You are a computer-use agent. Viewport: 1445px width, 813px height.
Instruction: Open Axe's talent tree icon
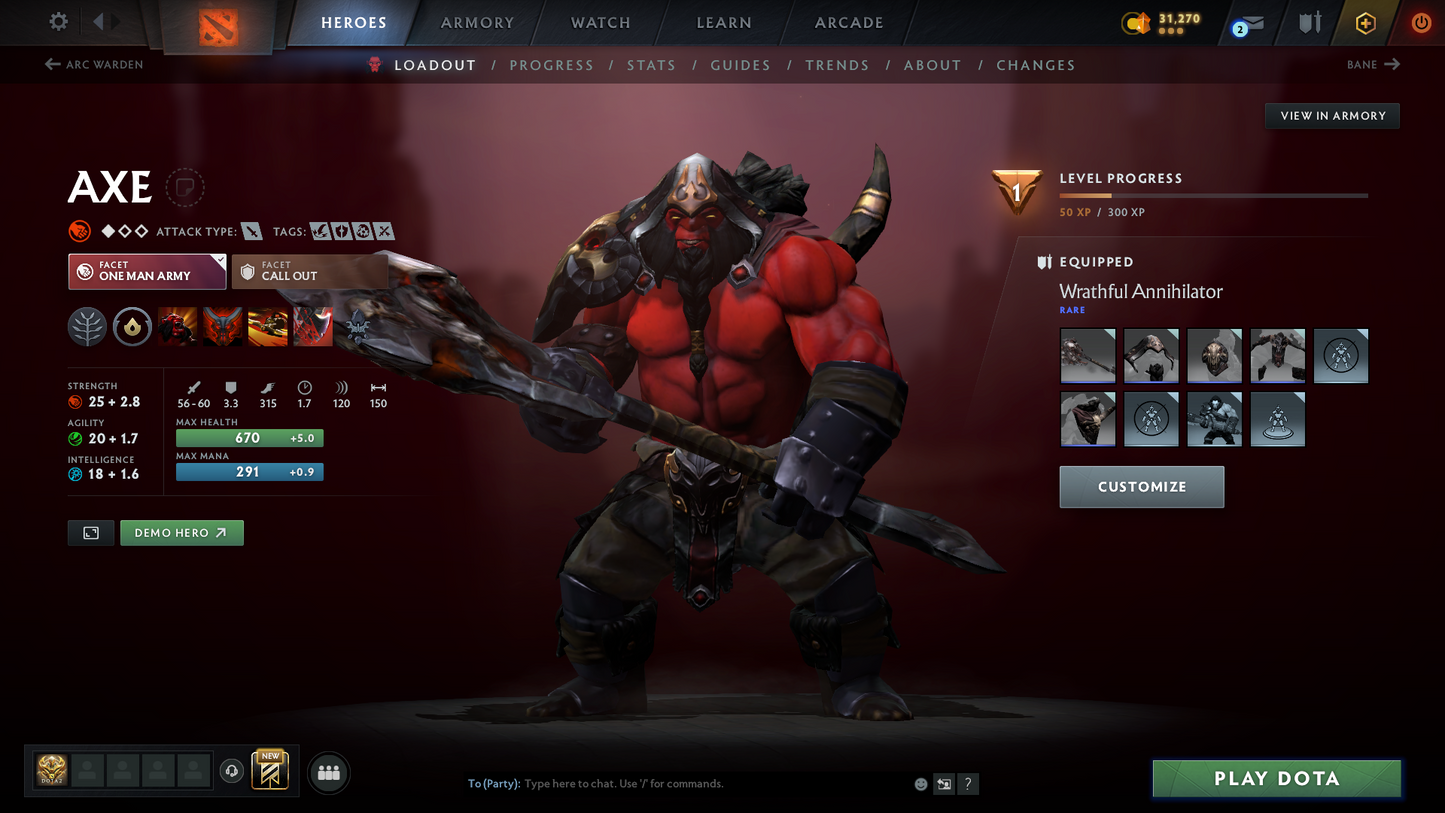[x=87, y=327]
